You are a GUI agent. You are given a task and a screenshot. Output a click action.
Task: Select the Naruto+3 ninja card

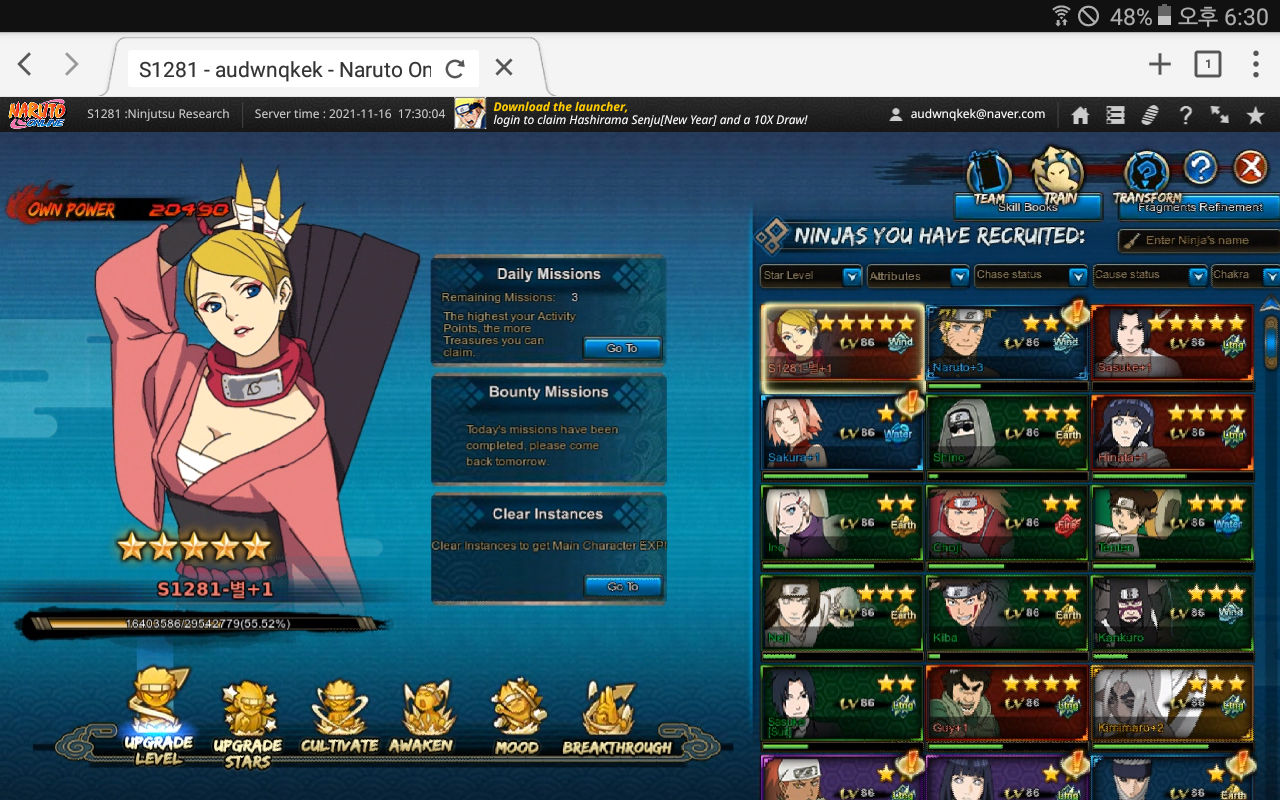click(1007, 344)
